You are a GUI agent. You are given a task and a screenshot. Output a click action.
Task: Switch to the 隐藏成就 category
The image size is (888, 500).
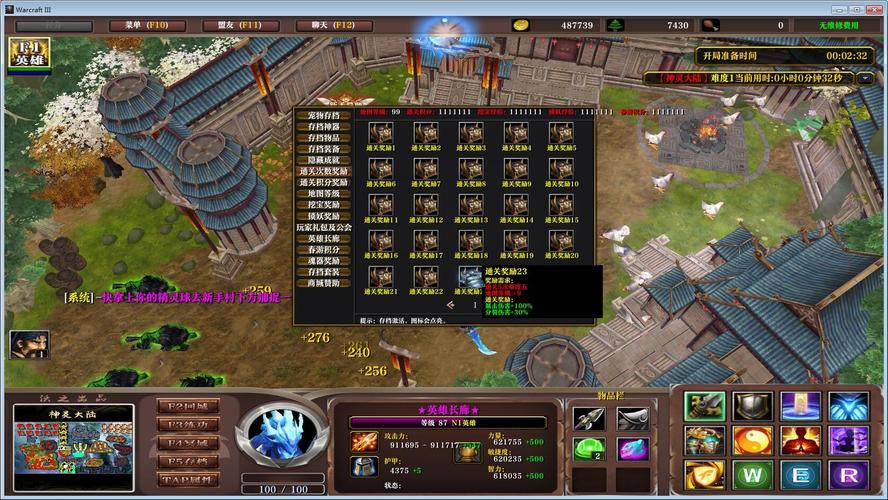coord(324,160)
